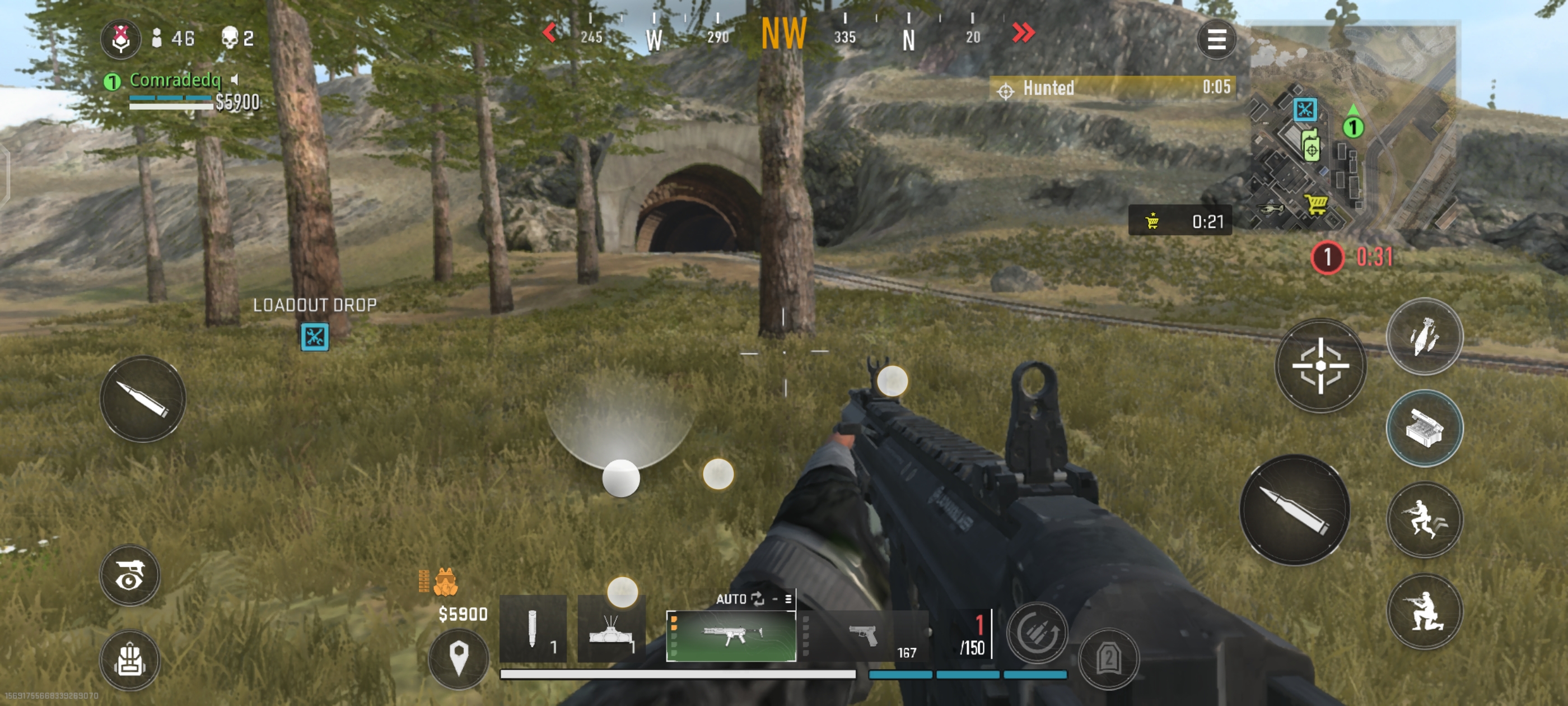Screen dimensions: 1568x706
Task: Tap the larger bullet fire button
Action: (x=1294, y=510)
